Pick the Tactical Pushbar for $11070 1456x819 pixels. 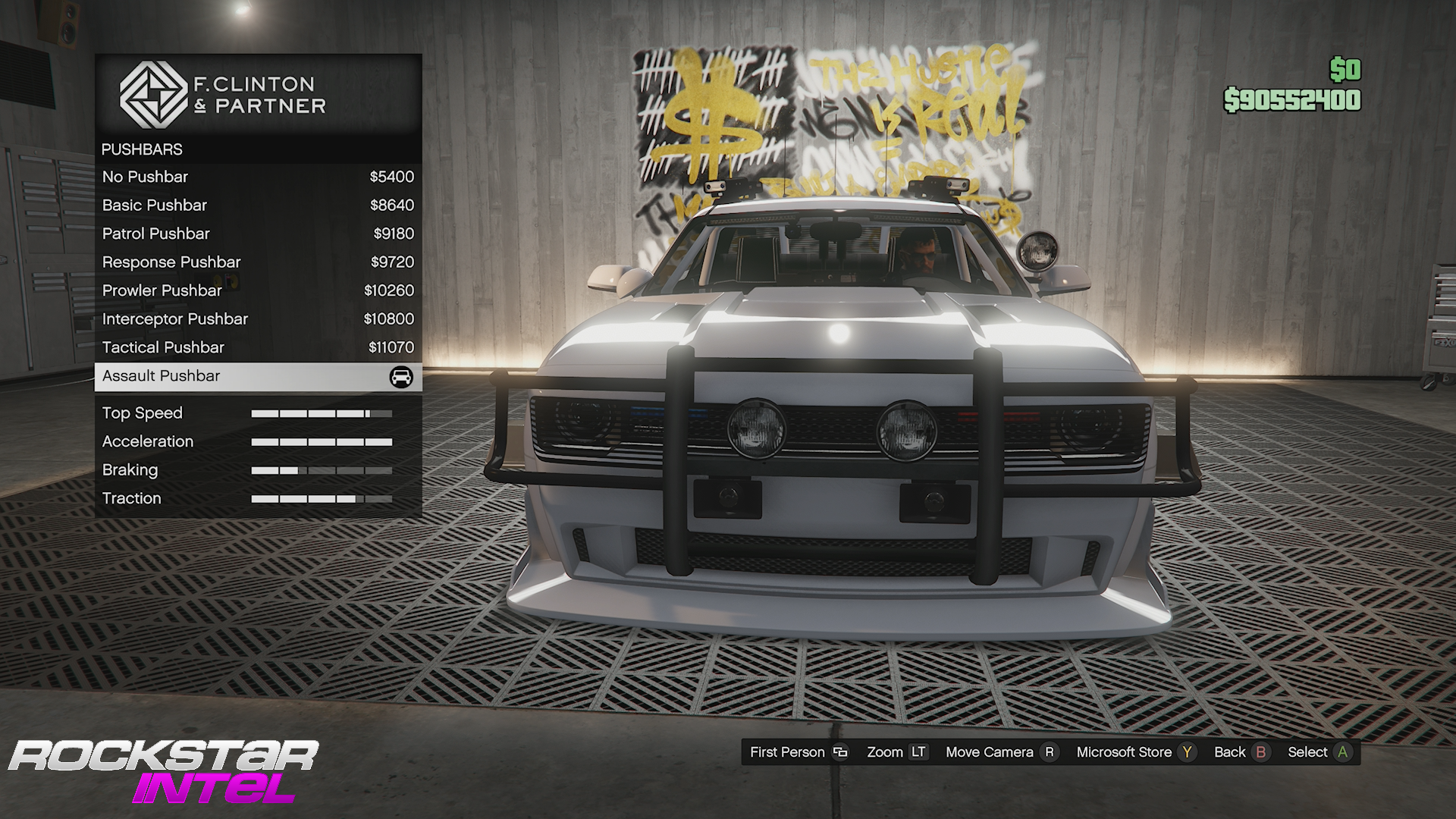click(x=258, y=347)
